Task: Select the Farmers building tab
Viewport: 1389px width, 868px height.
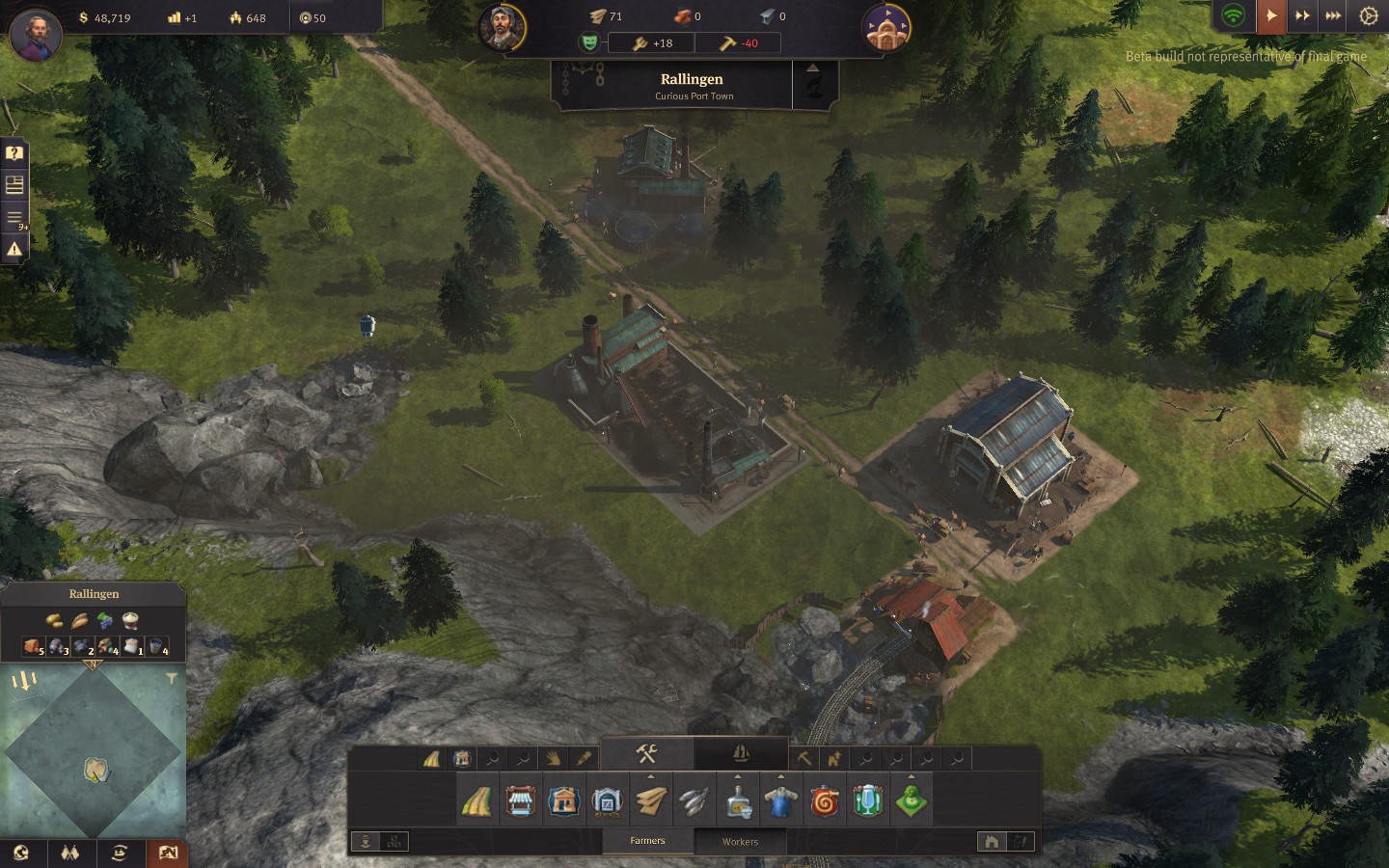Action: coord(647,841)
